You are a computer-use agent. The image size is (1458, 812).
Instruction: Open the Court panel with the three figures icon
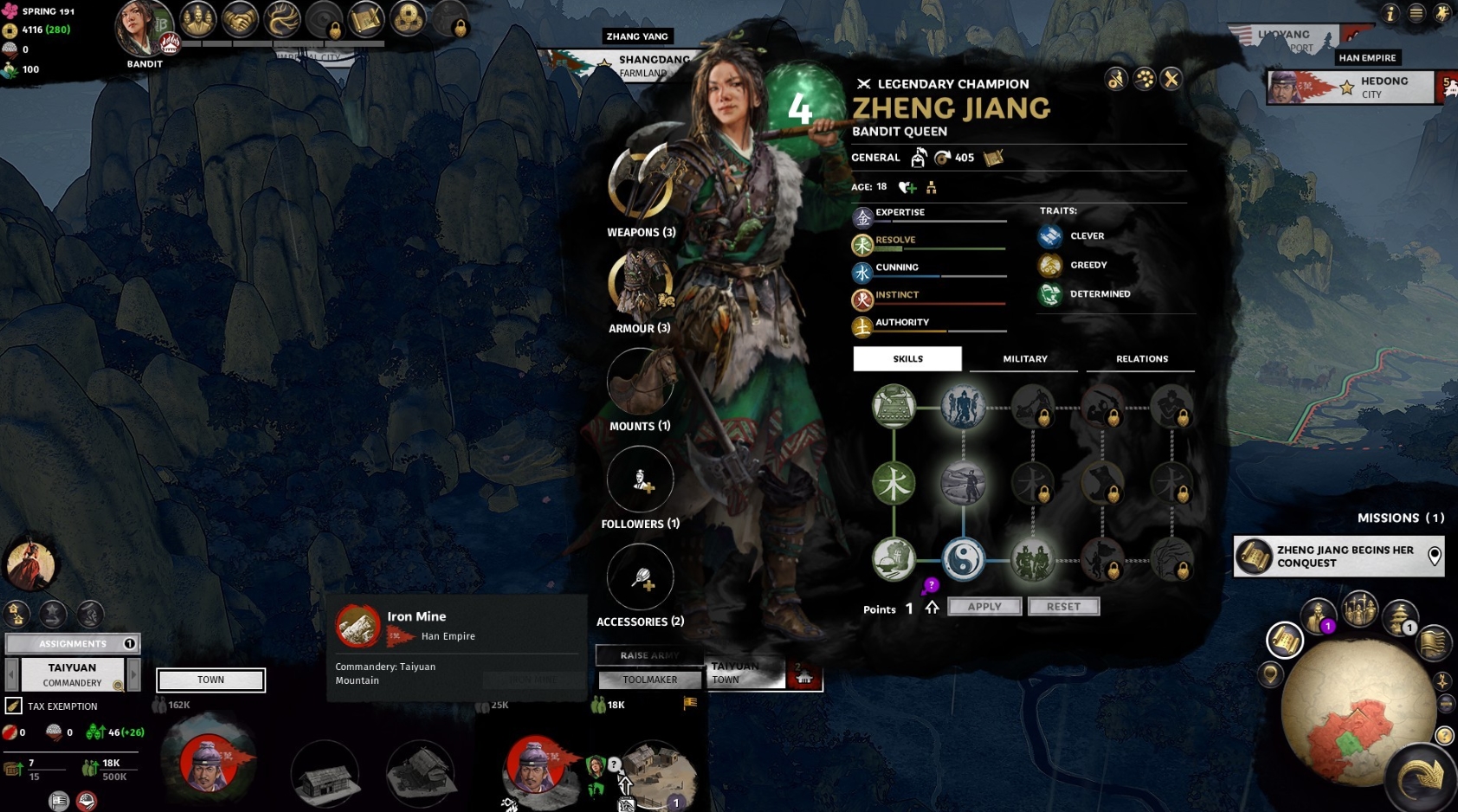(x=197, y=19)
